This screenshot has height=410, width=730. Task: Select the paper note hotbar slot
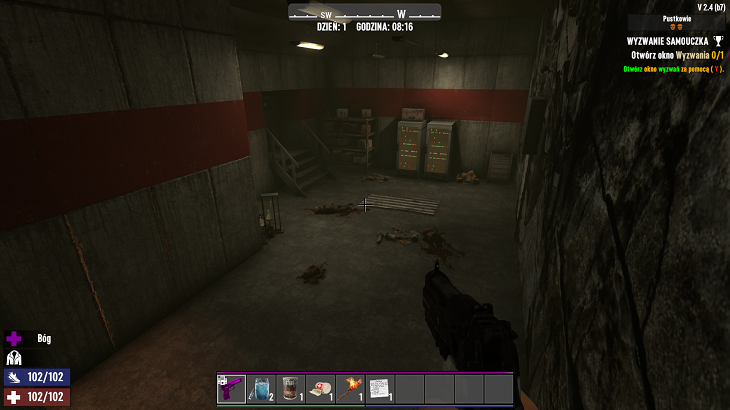(380, 388)
